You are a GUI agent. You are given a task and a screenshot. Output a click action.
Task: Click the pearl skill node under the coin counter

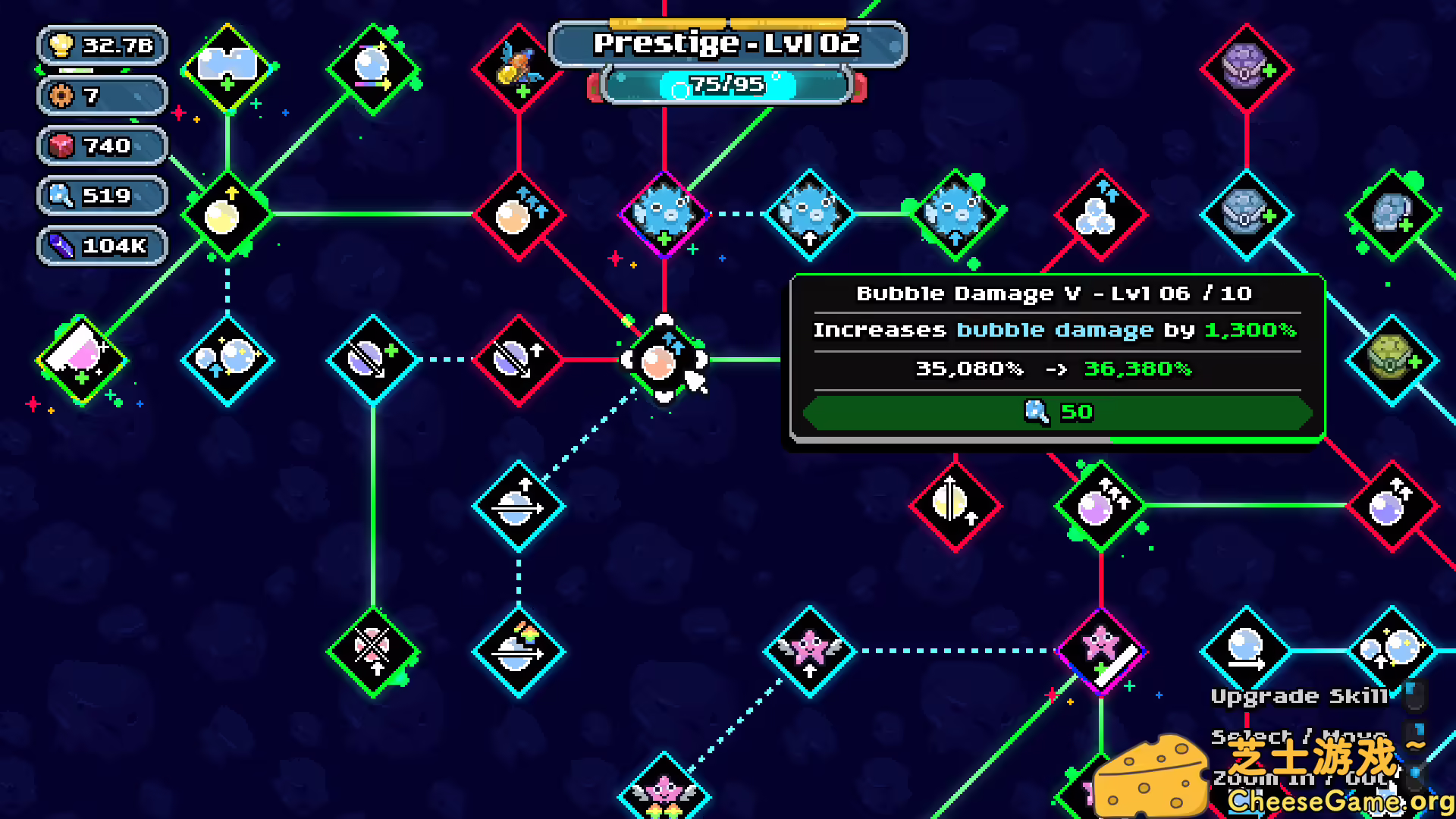tap(225, 216)
